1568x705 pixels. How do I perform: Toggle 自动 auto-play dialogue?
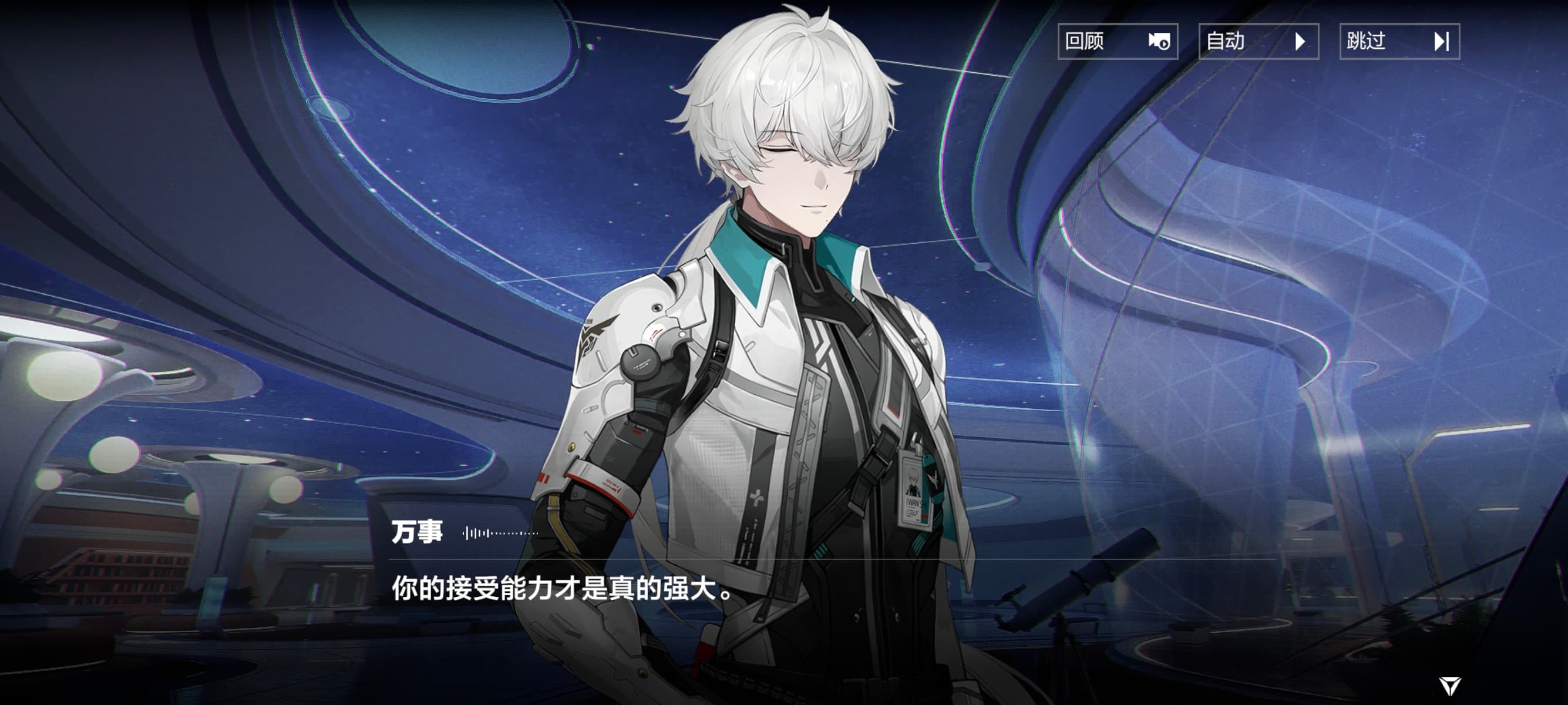tap(1258, 41)
